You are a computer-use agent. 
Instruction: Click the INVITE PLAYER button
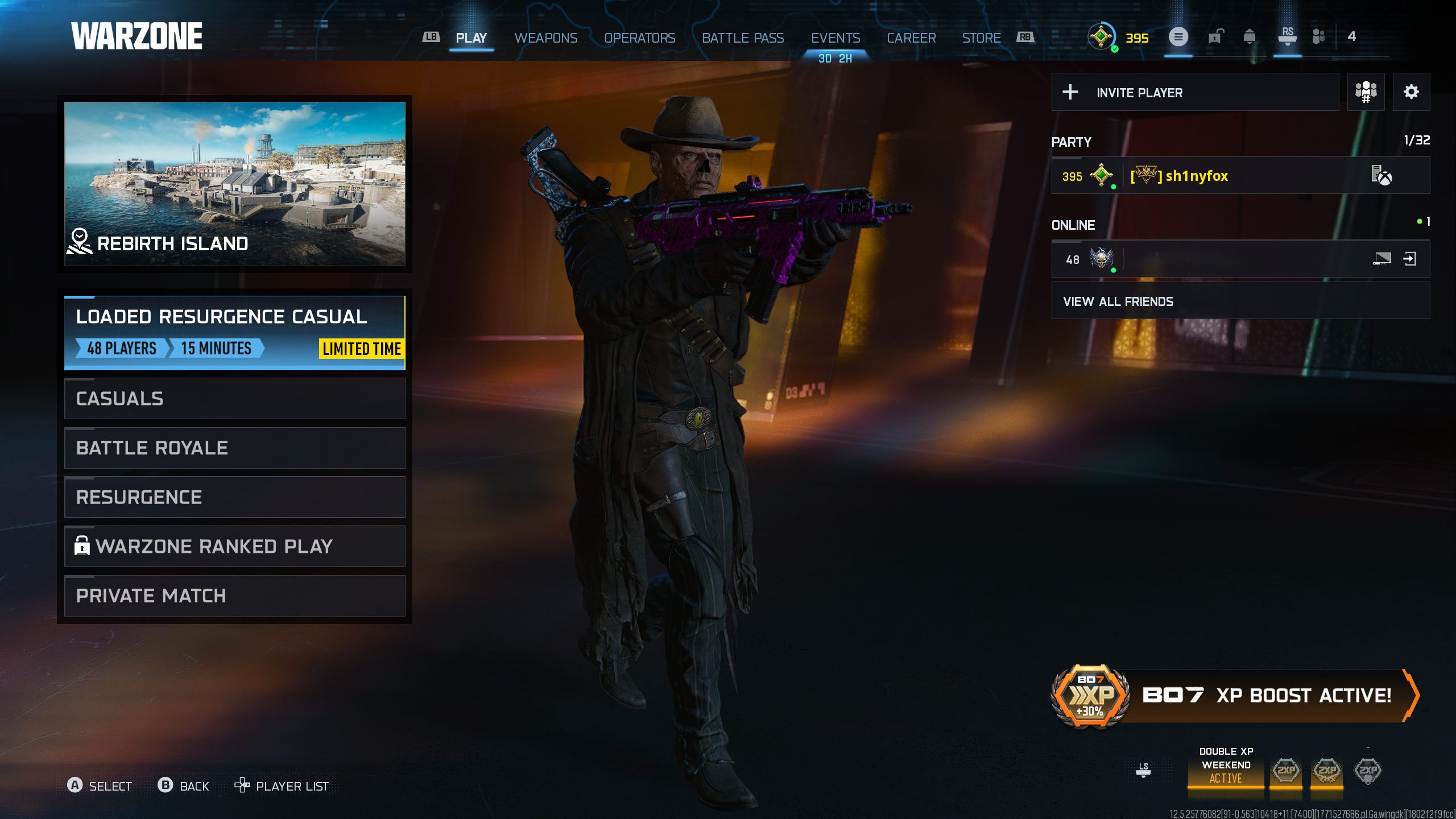(x=1138, y=92)
